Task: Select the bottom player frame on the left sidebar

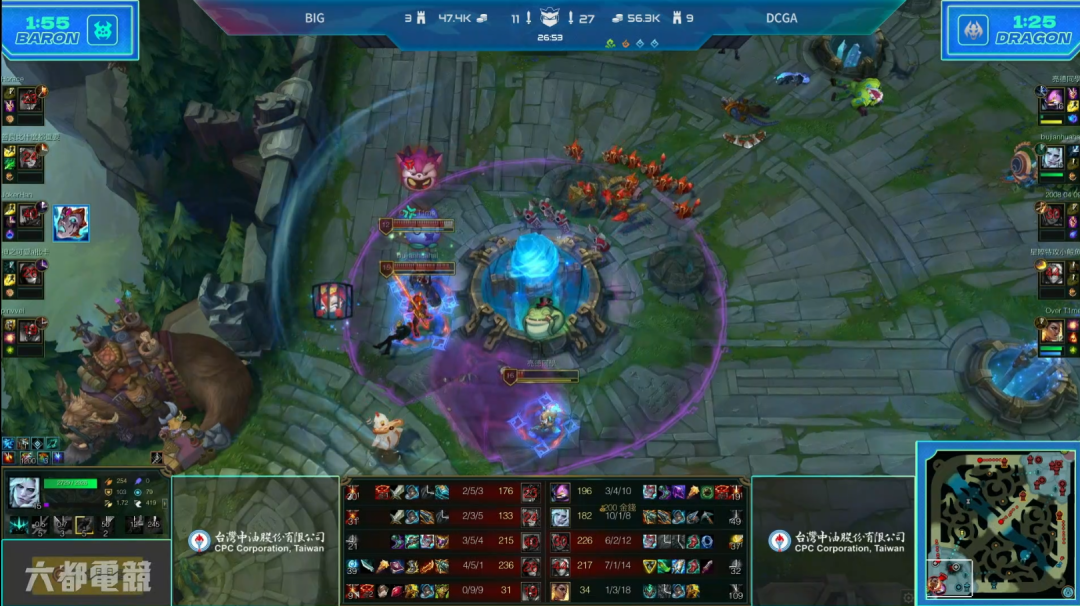Action: click(x=23, y=333)
